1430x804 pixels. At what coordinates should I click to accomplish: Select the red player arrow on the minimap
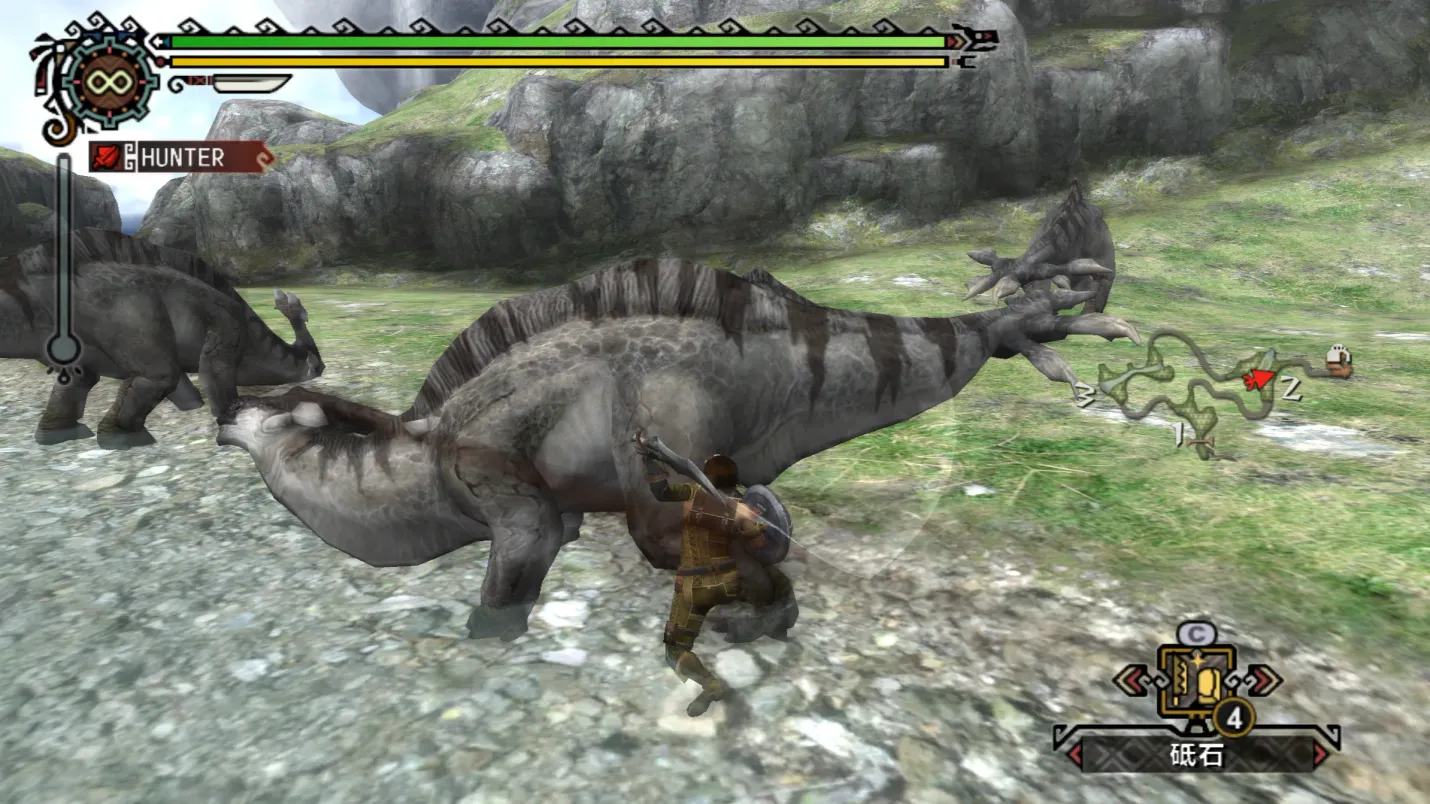click(1258, 379)
